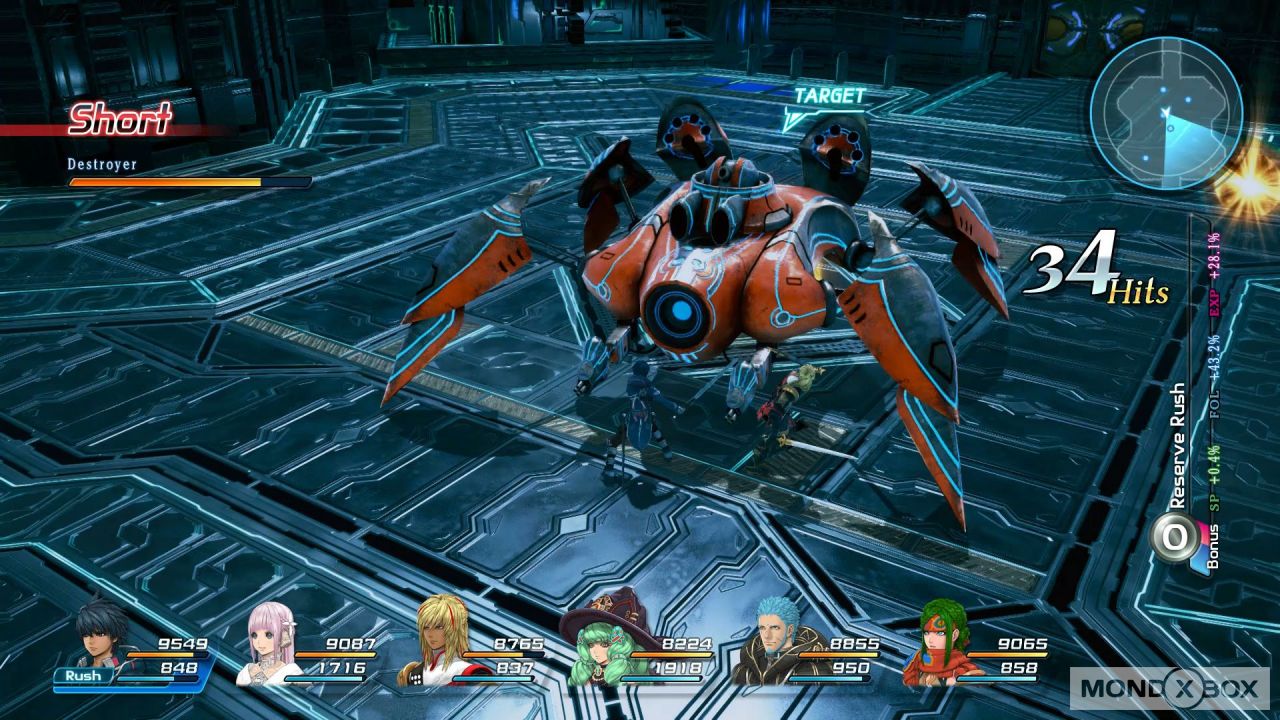This screenshot has height=720, width=1280.
Task: Select the black-haired party leader portrait
Action: [103, 634]
